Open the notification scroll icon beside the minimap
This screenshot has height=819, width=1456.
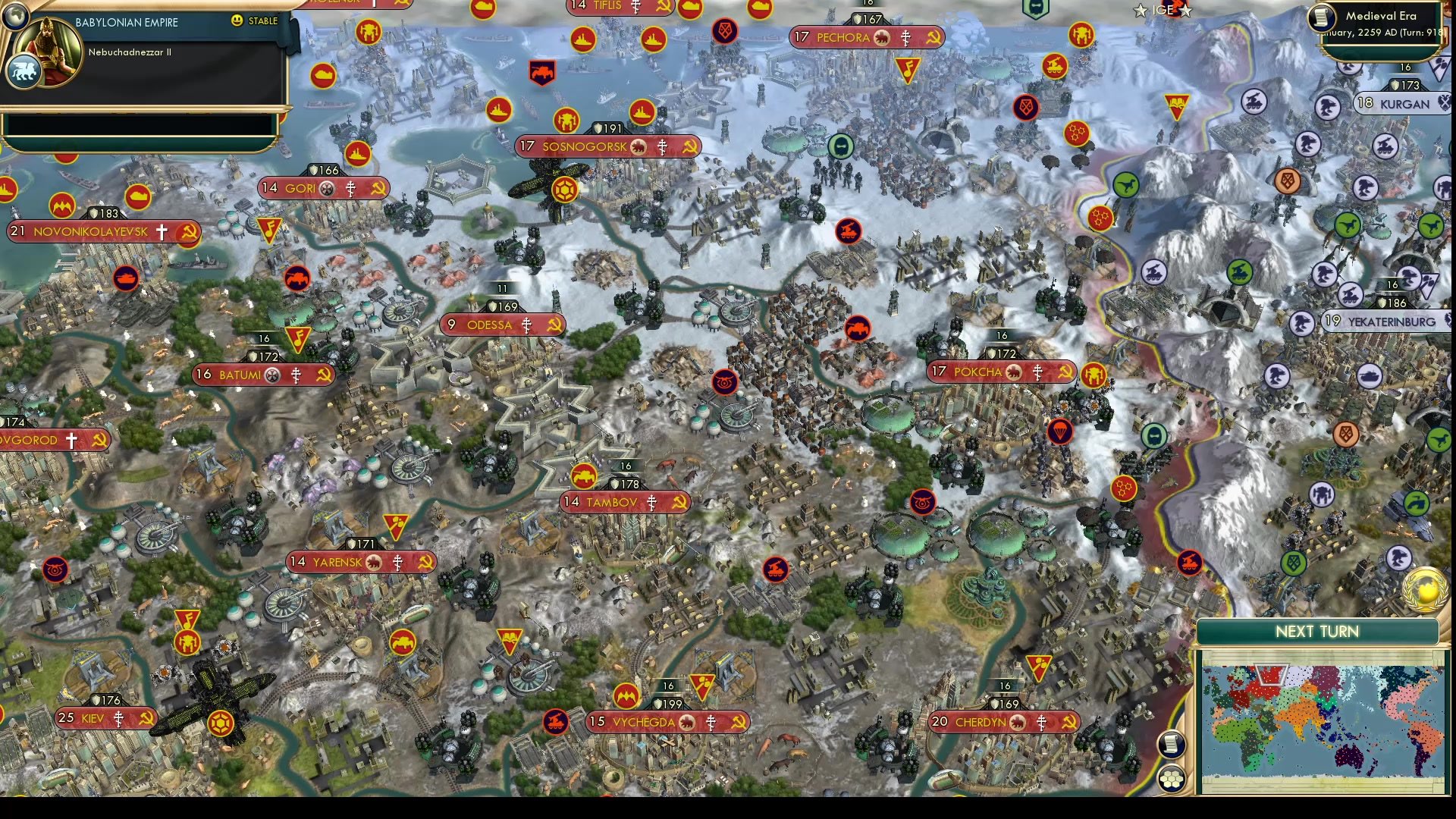[x=1172, y=743]
